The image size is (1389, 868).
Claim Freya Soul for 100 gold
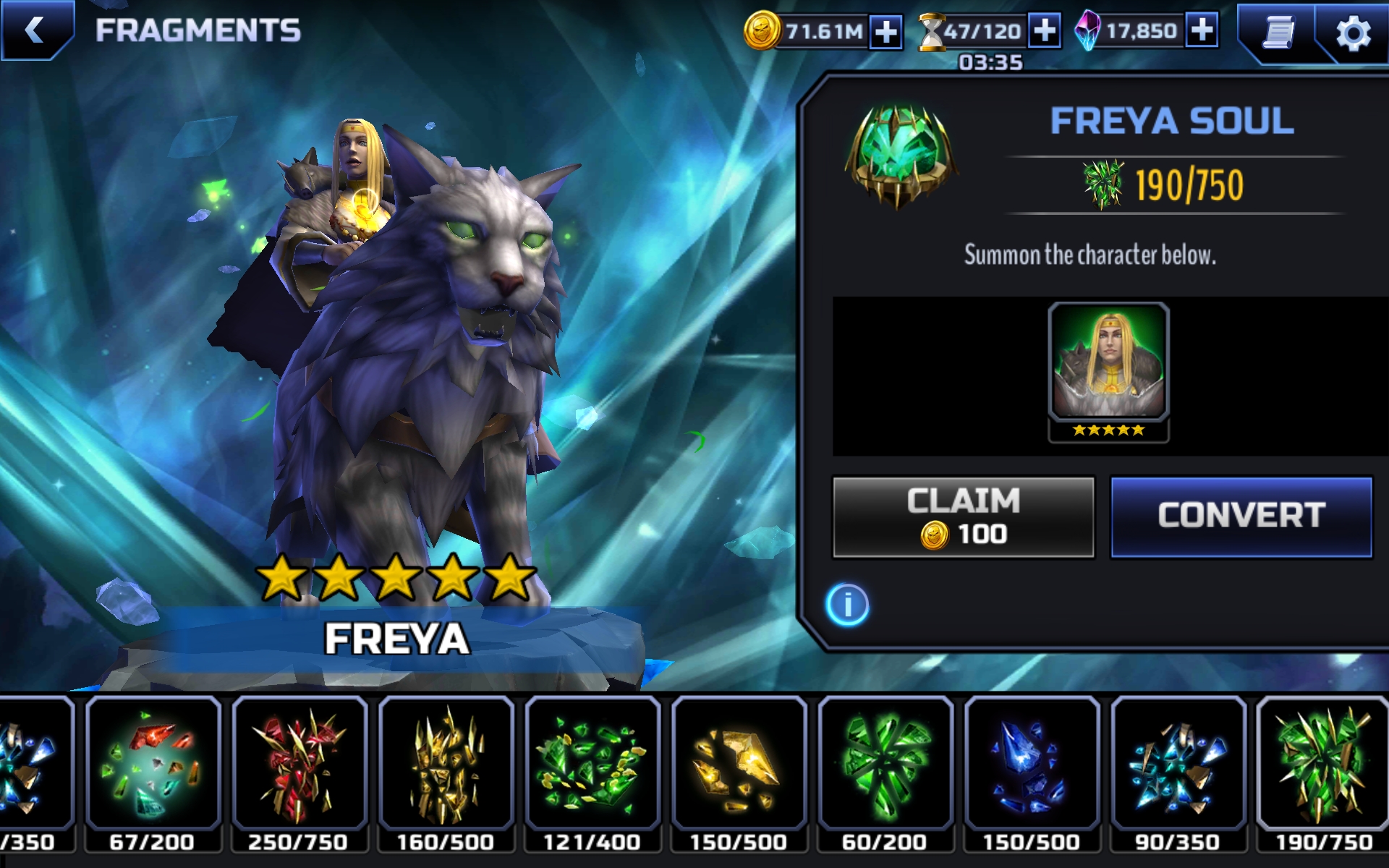(x=963, y=517)
